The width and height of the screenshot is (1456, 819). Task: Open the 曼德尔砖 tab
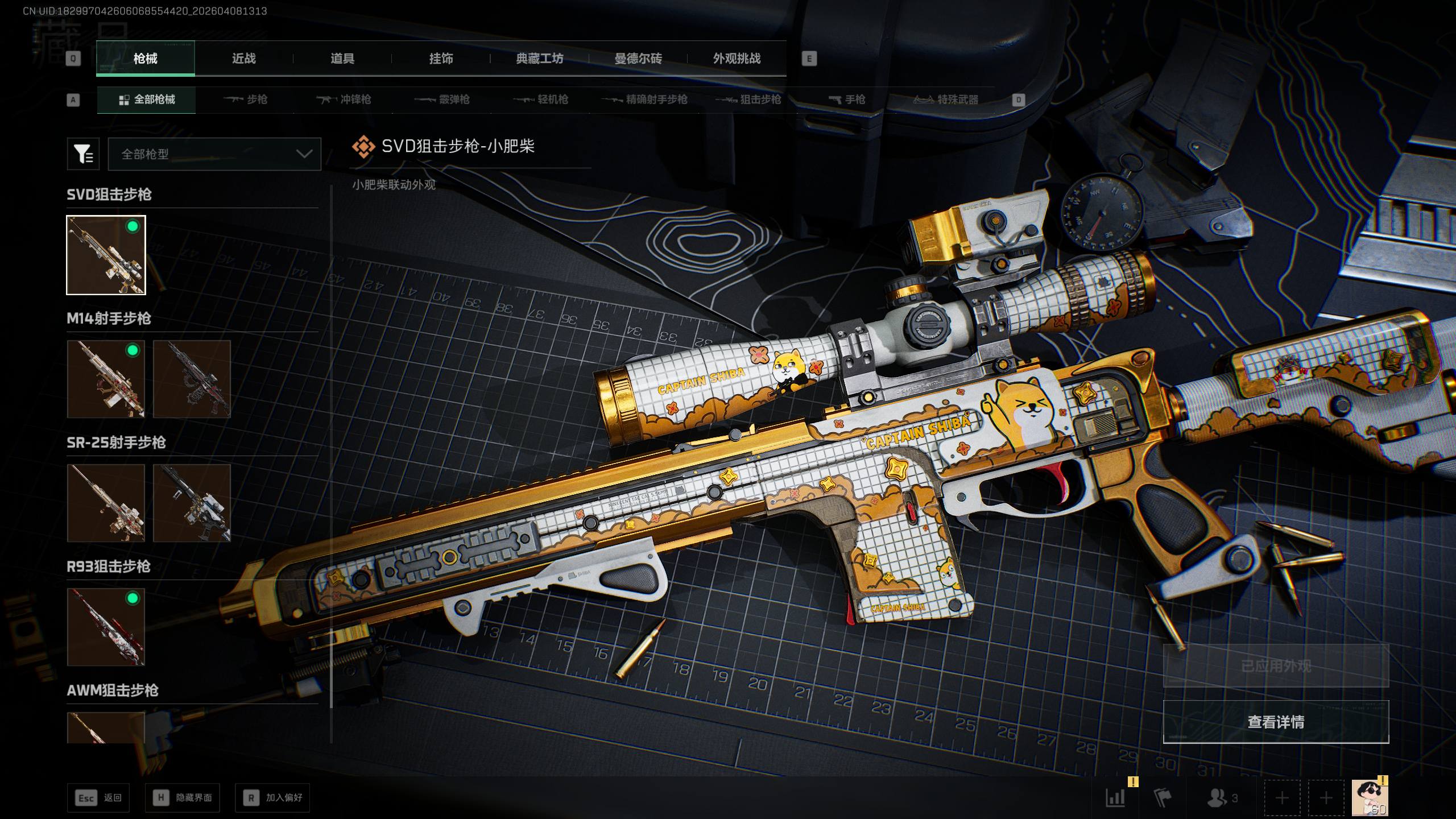pyautogui.click(x=638, y=59)
